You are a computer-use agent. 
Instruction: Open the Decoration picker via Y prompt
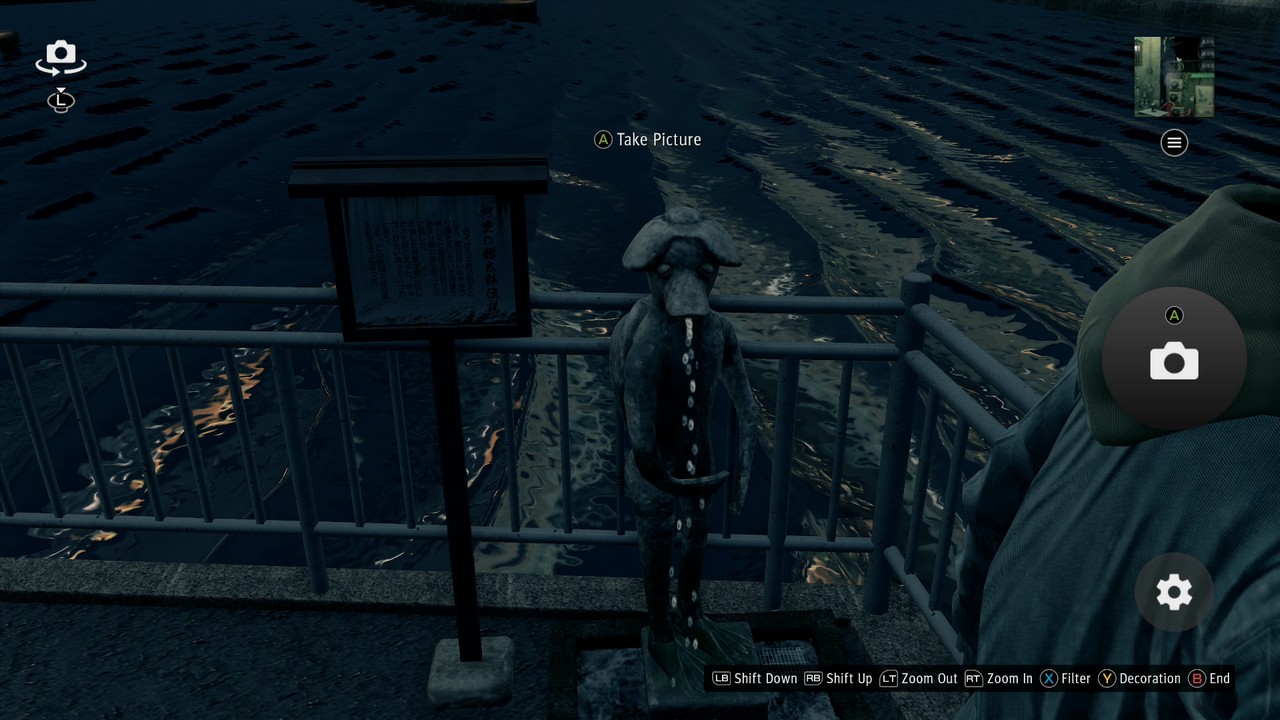(1107, 678)
